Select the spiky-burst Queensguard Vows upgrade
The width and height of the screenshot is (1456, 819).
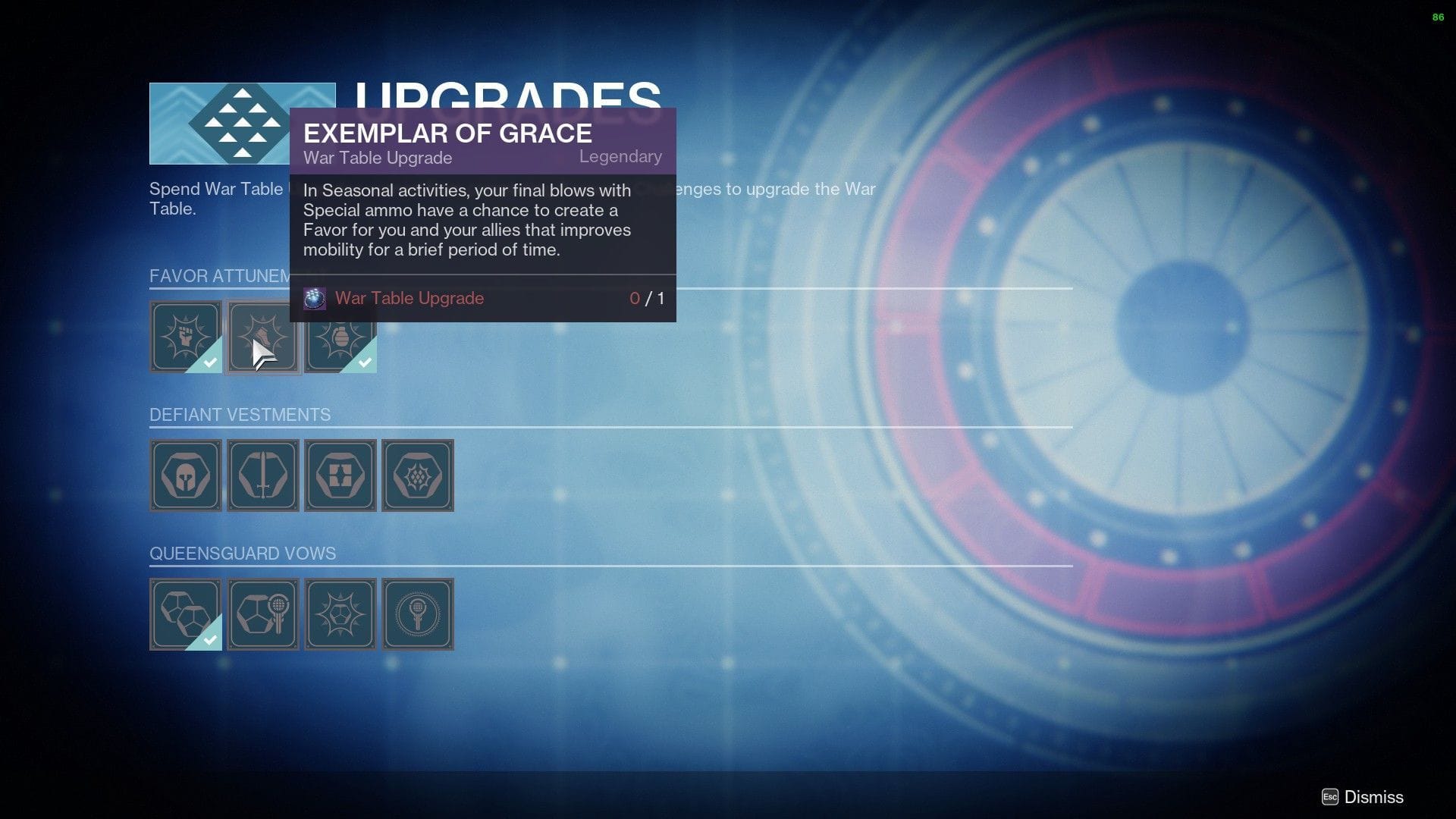340,614
